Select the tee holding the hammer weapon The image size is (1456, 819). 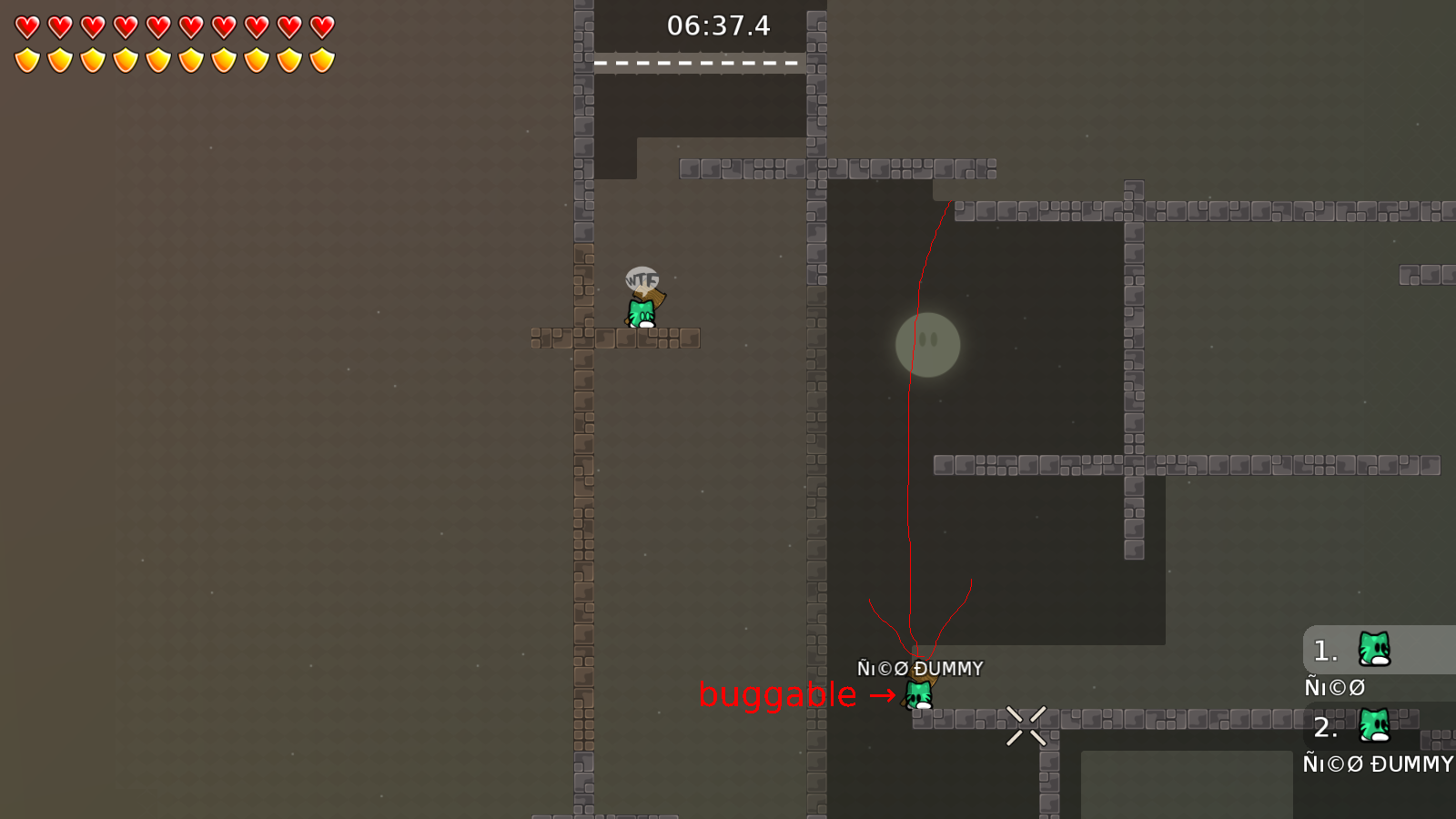coord(640,312)
